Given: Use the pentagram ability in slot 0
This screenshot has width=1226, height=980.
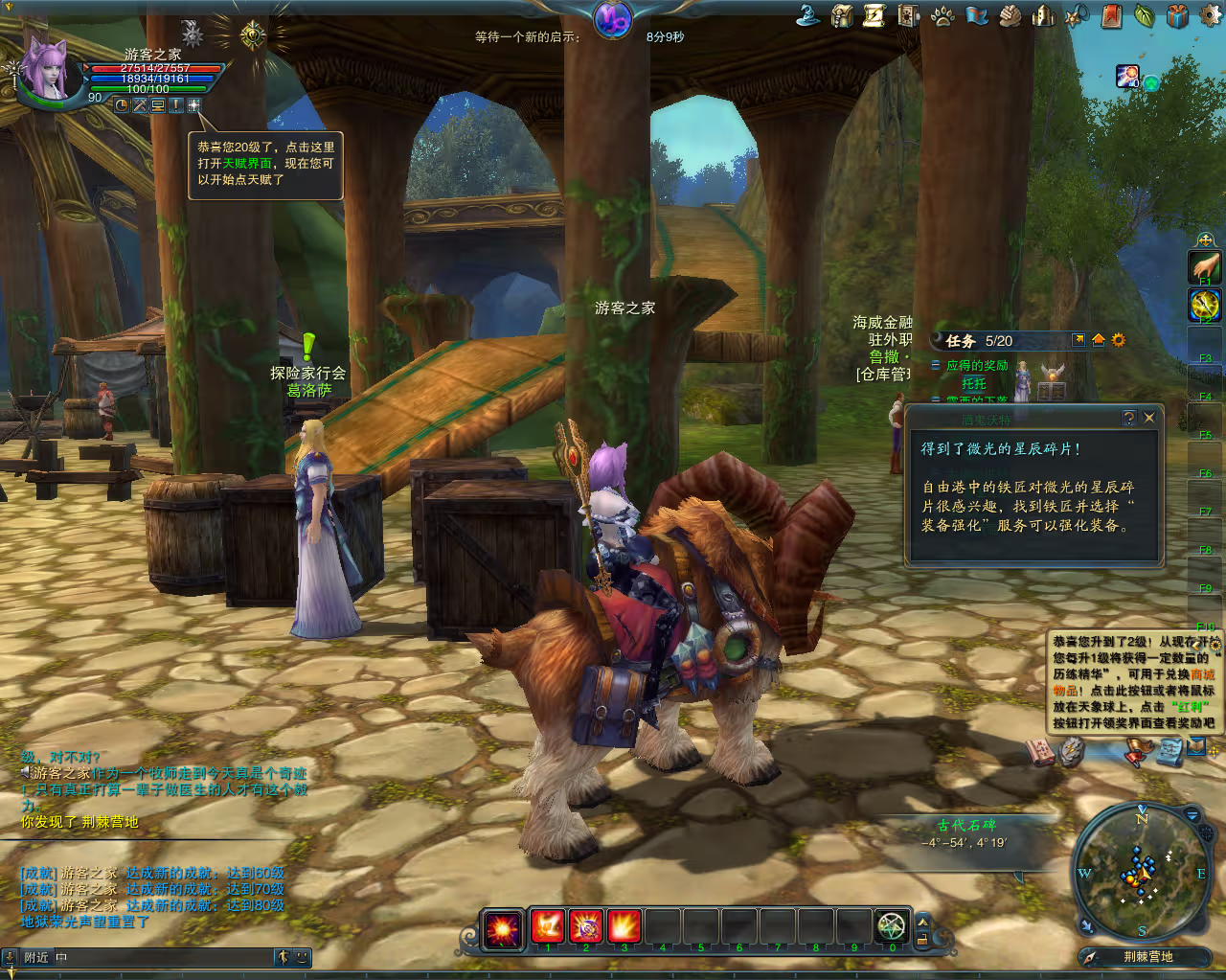Looking at the screenshot, I should (x=892, y=926).
